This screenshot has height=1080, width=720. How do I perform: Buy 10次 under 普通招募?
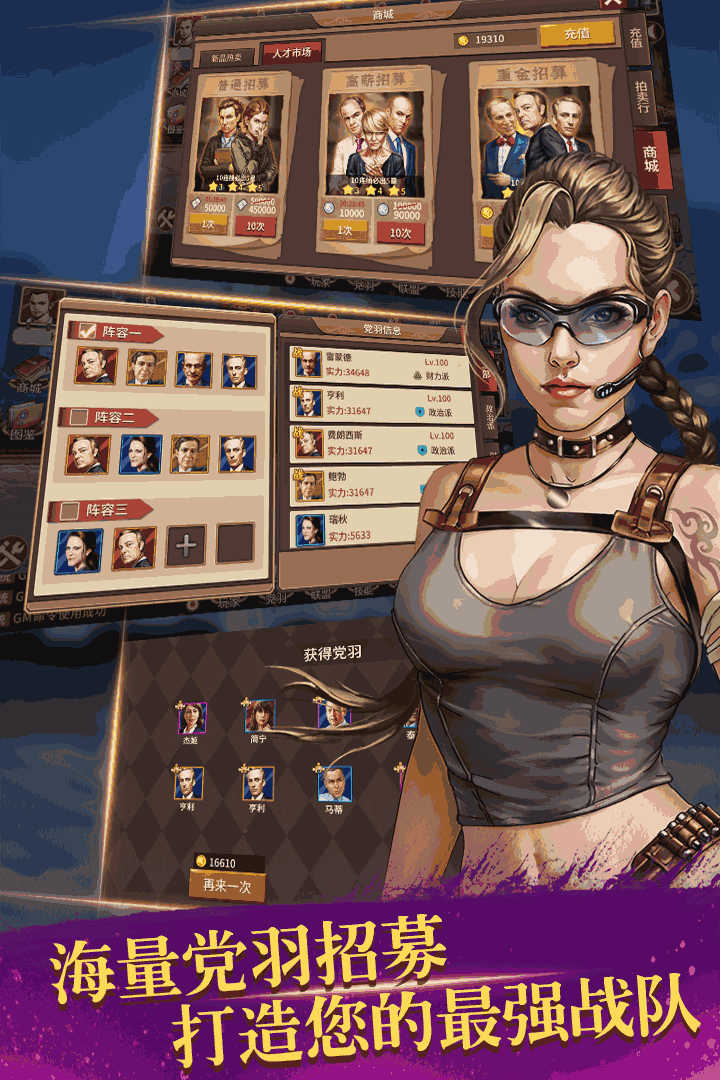(x=255, y=226)
